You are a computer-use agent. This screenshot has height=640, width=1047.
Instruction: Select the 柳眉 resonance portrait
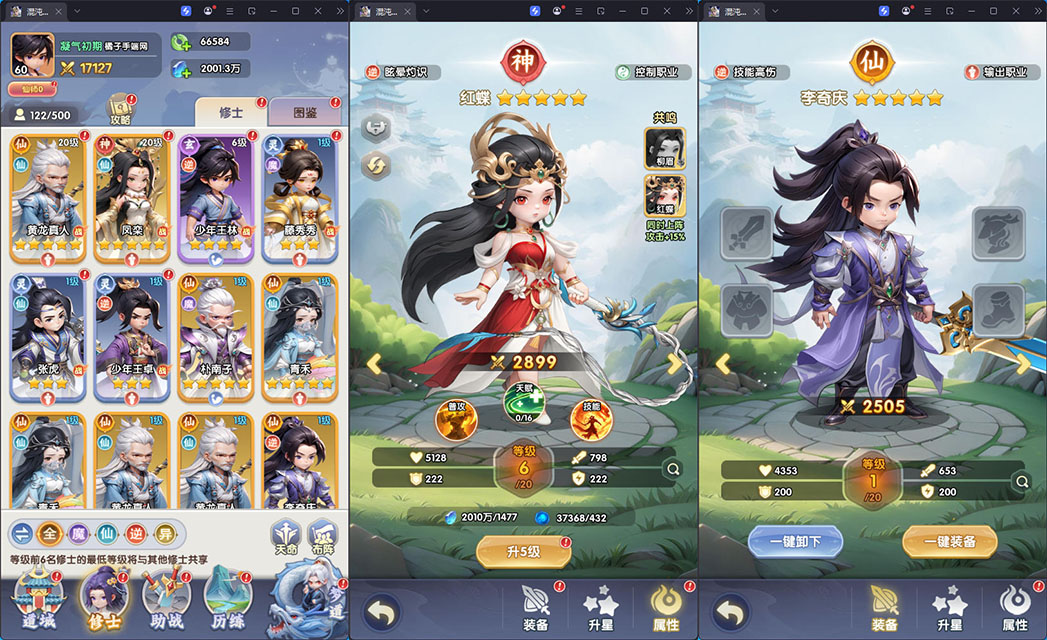pyautogui.click(x=665, y=148)
